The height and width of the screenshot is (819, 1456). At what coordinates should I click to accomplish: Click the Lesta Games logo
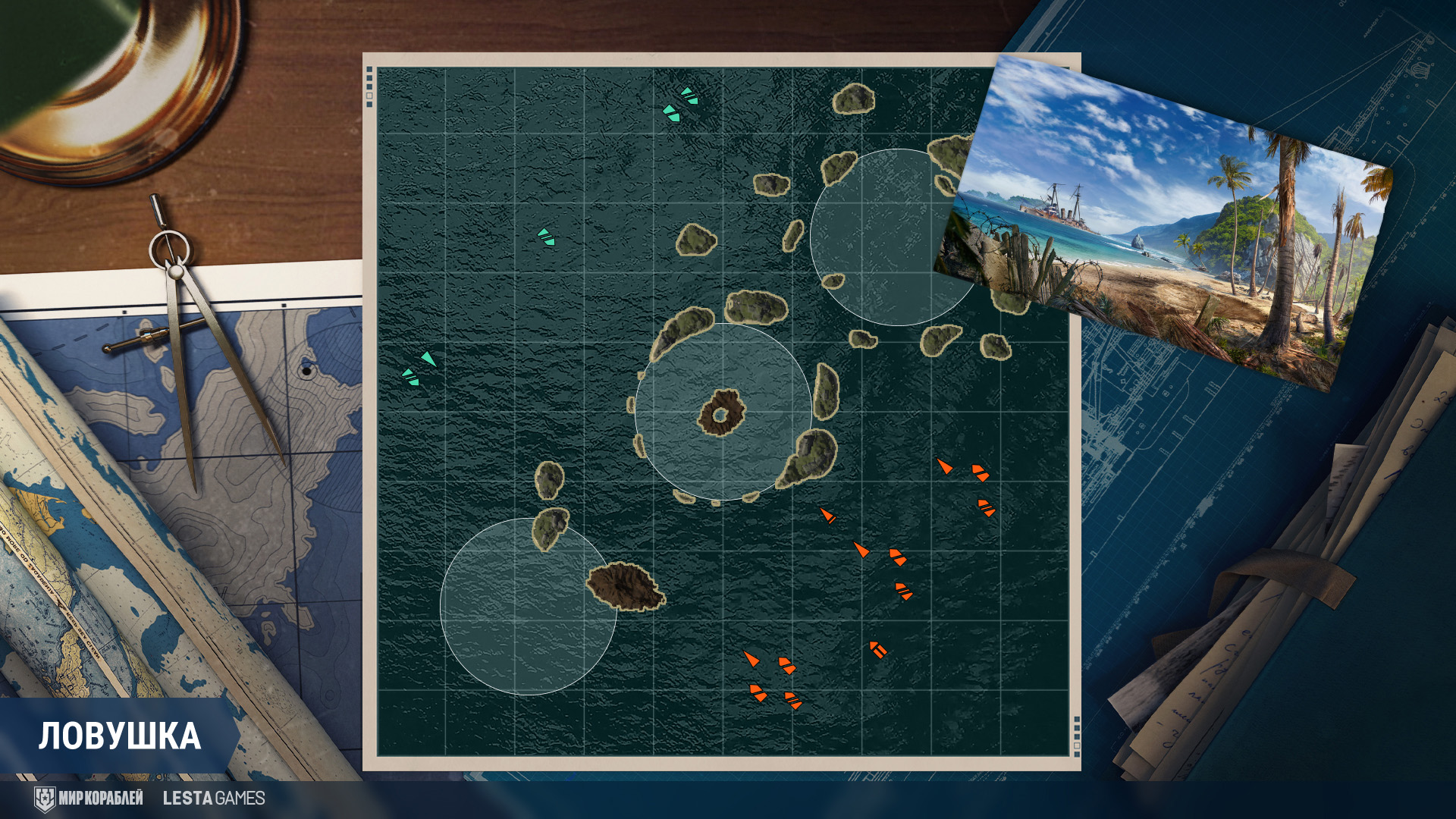(214, 798)
